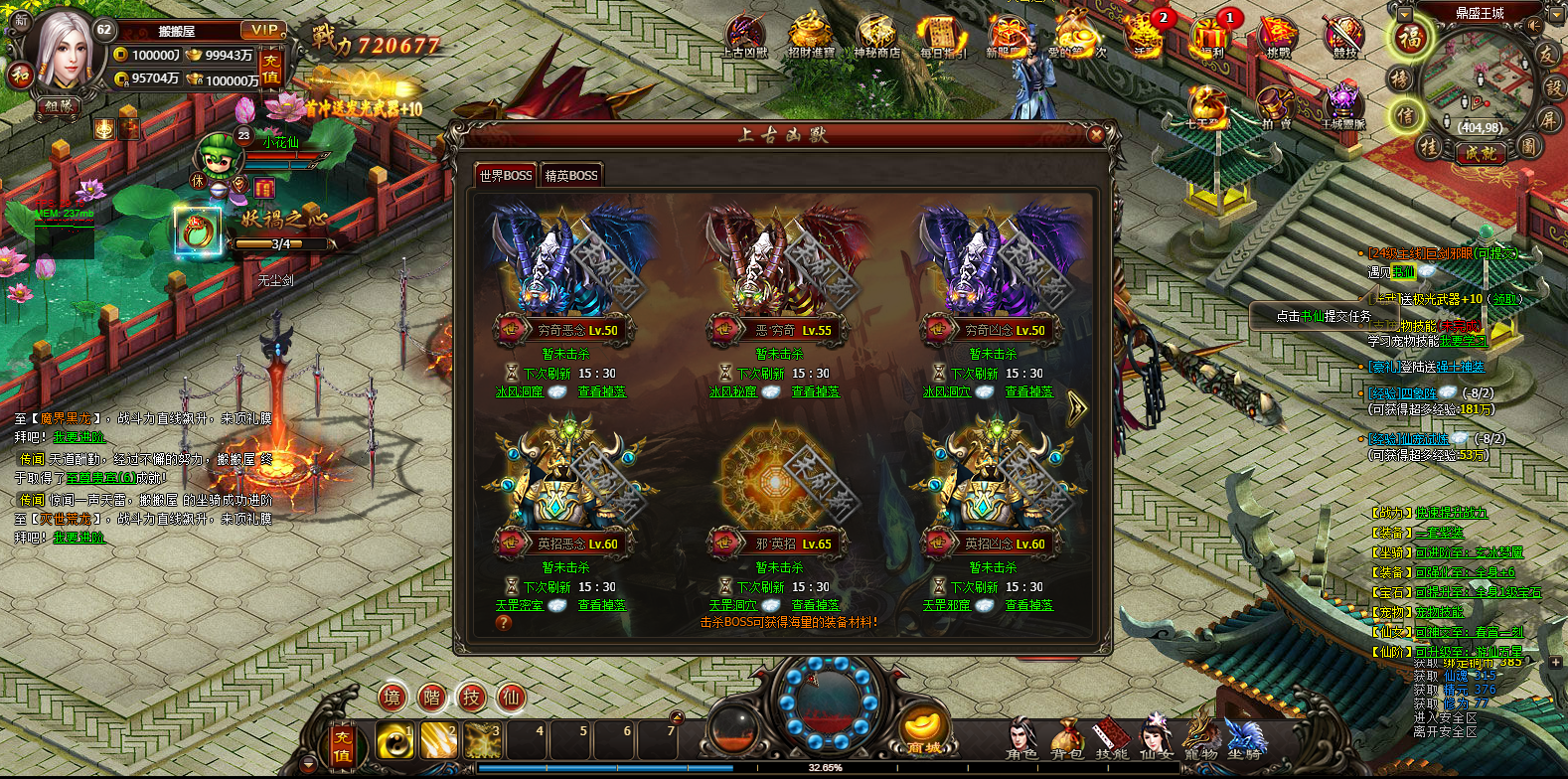Select the 世界BOSS tab

coord(506,176)
